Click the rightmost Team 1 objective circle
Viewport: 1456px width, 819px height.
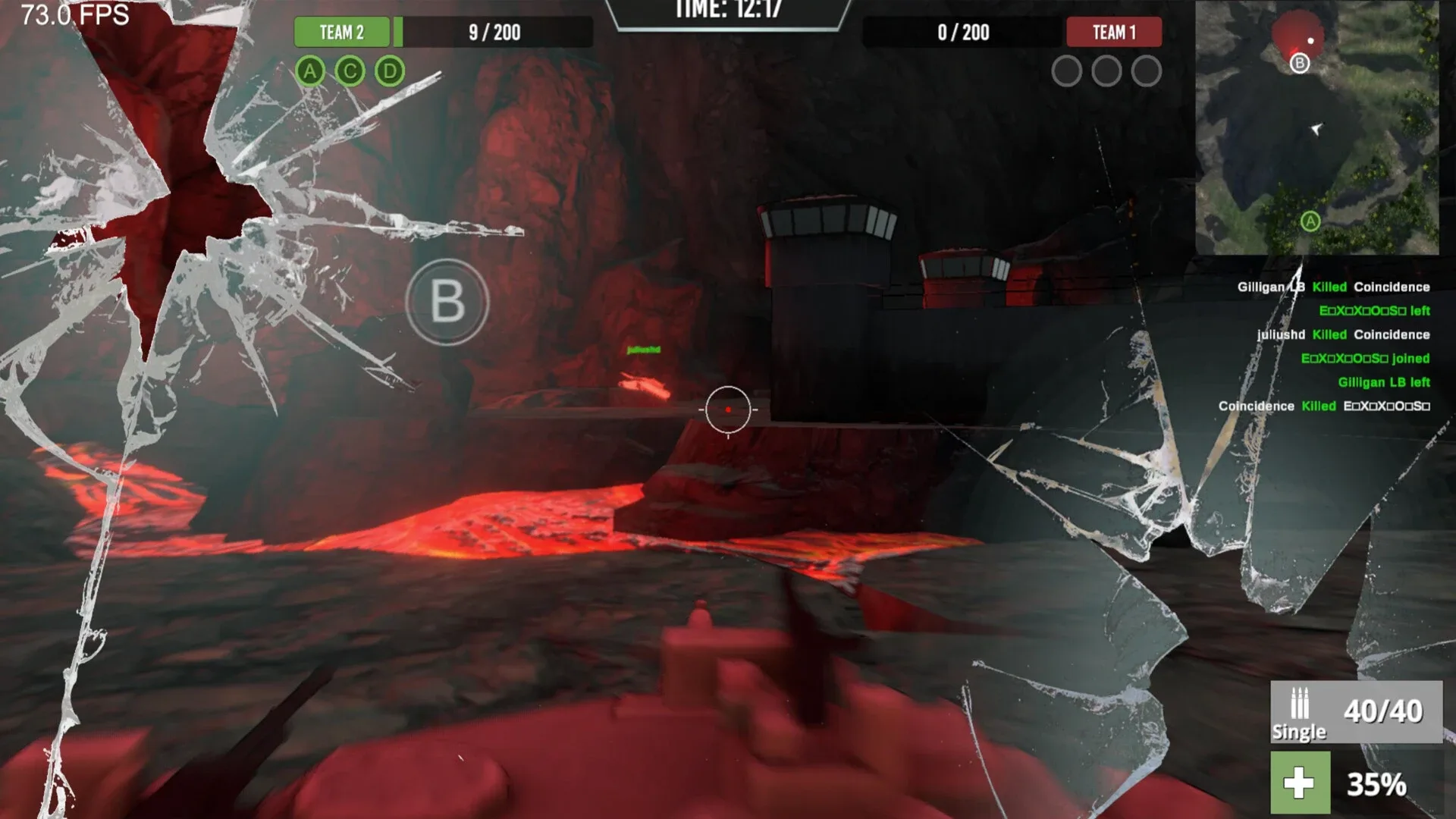pyautogui.click(x=1145, y=72)
